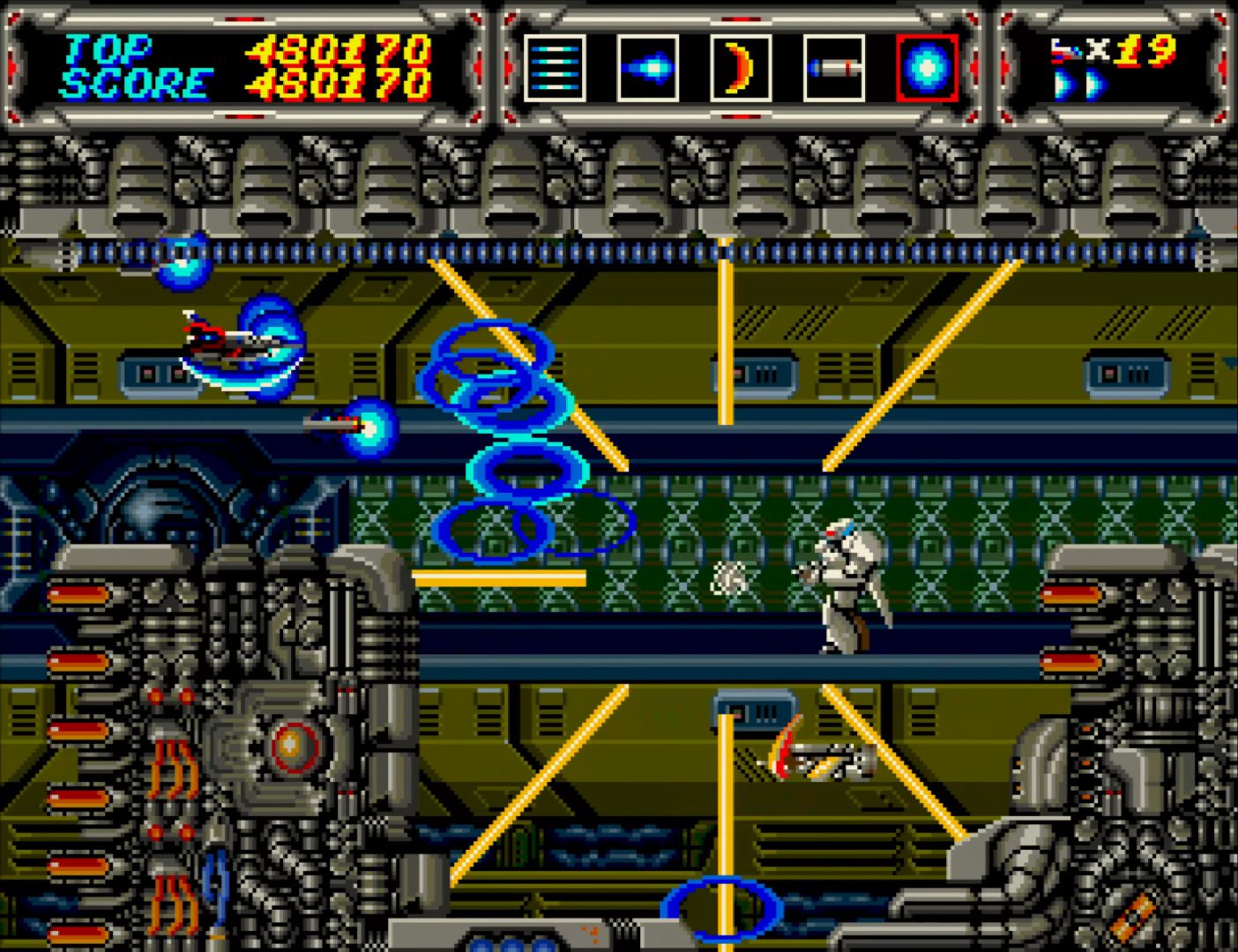The width and height of the screenshot is (1238, 952).
Task: Select the highlighted blue orb weapon
Action: pyautogui.click(x=927, y=68)
